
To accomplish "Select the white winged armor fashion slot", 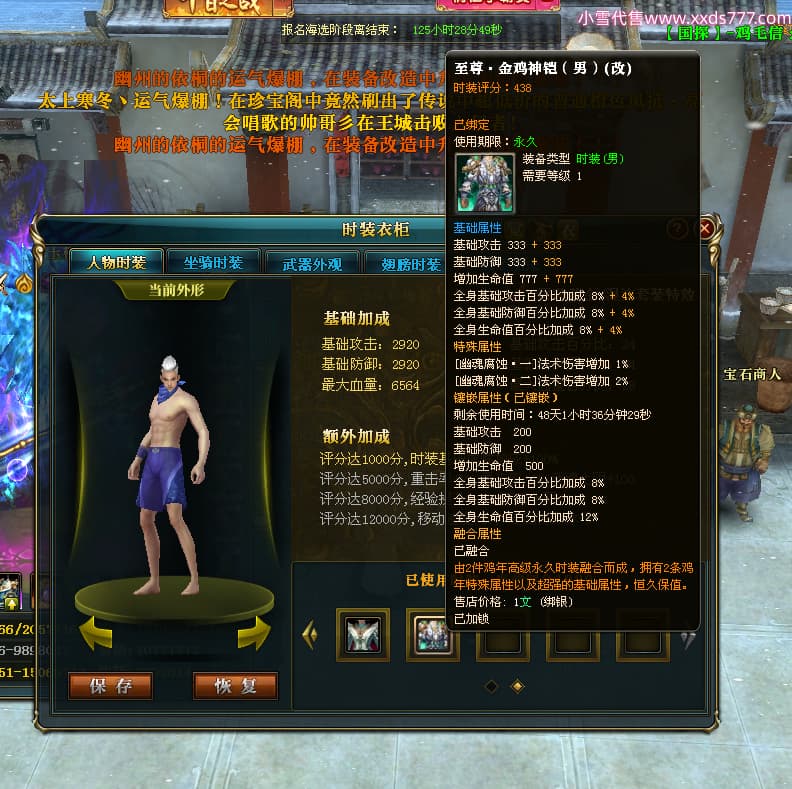I will 363,634.
